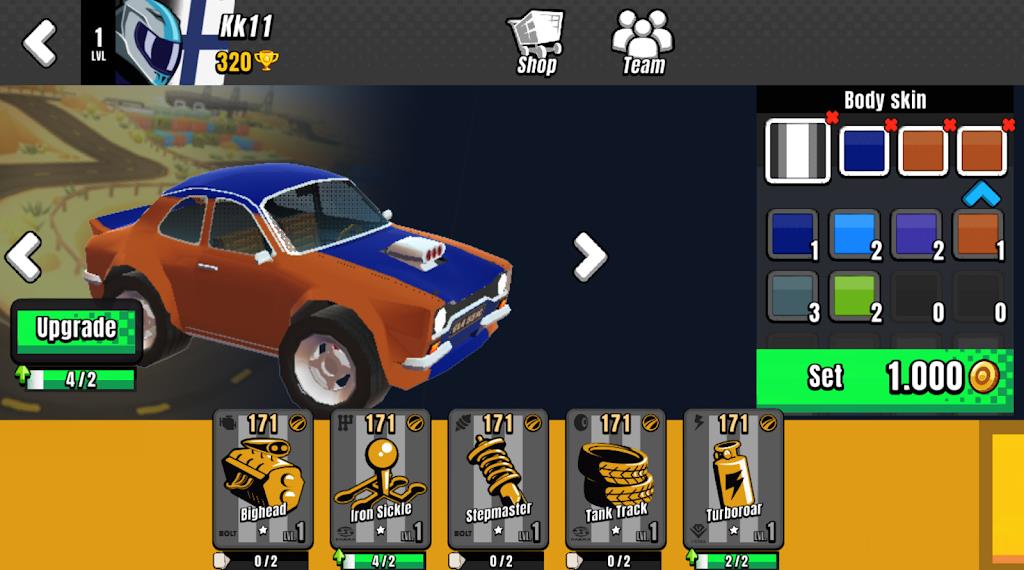Upgrade the car with the green button
This screenshot has width=1024, height=570.
[x=77, y=330]
